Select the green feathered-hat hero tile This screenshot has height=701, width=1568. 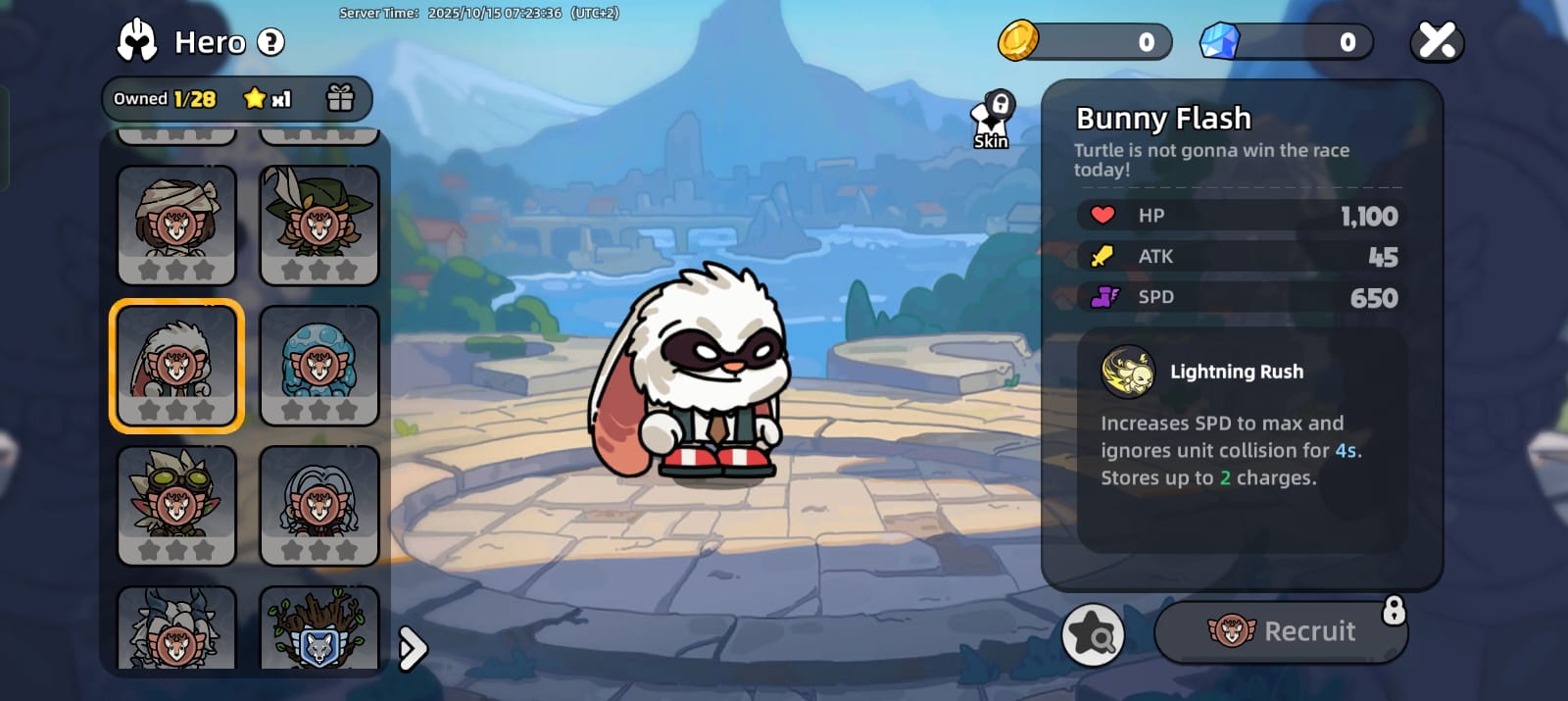tap(319, 225)
